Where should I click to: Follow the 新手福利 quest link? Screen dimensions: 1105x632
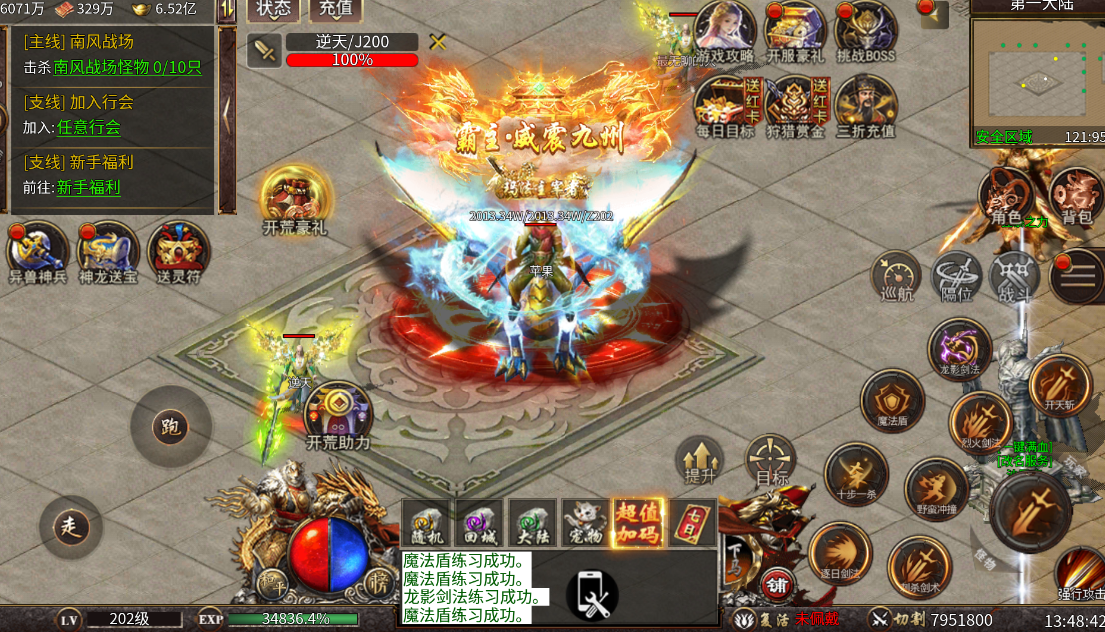pyautogui.click(x=88, y=187)
